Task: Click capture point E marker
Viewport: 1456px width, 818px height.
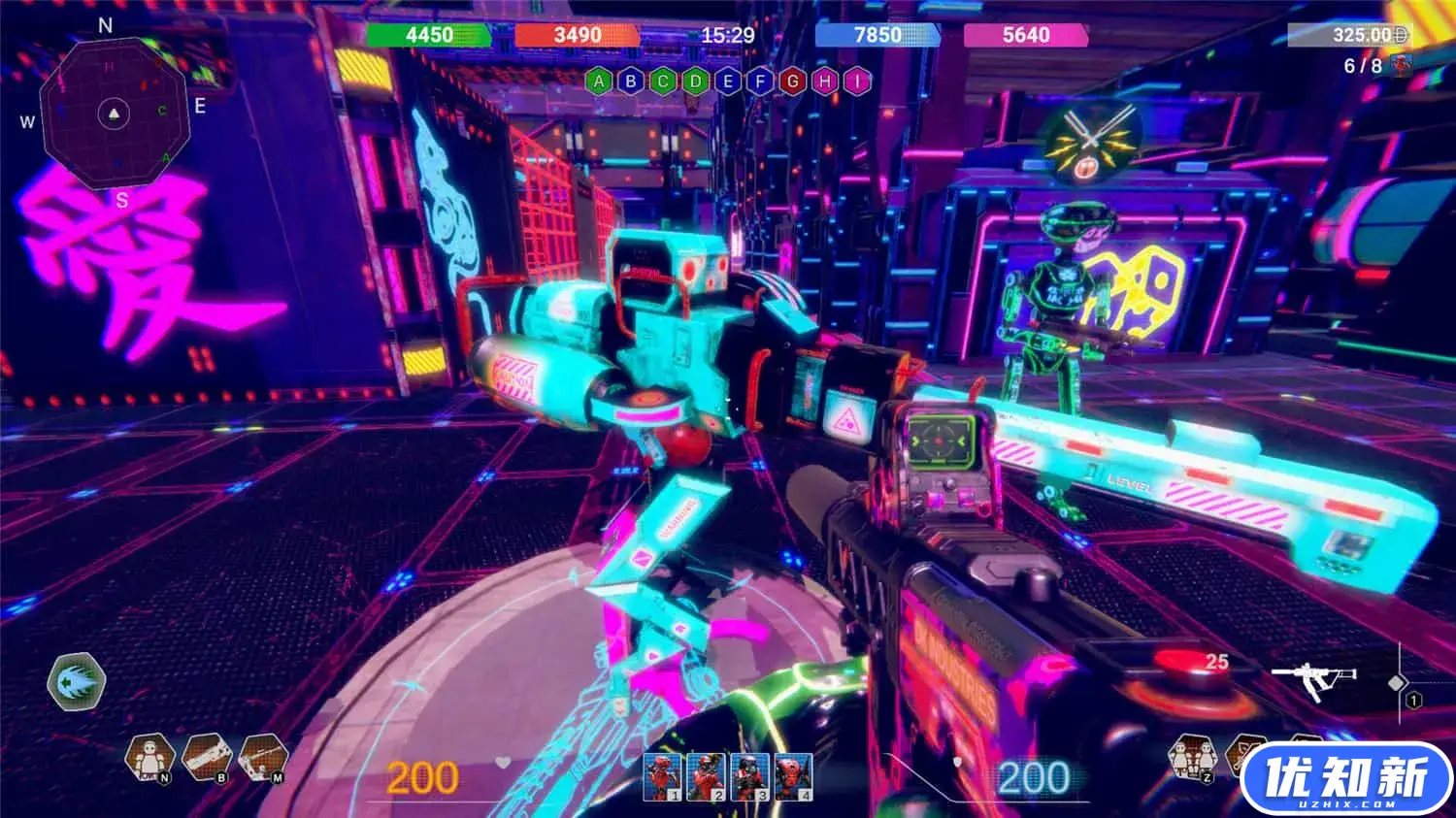Action: [728, 82]
